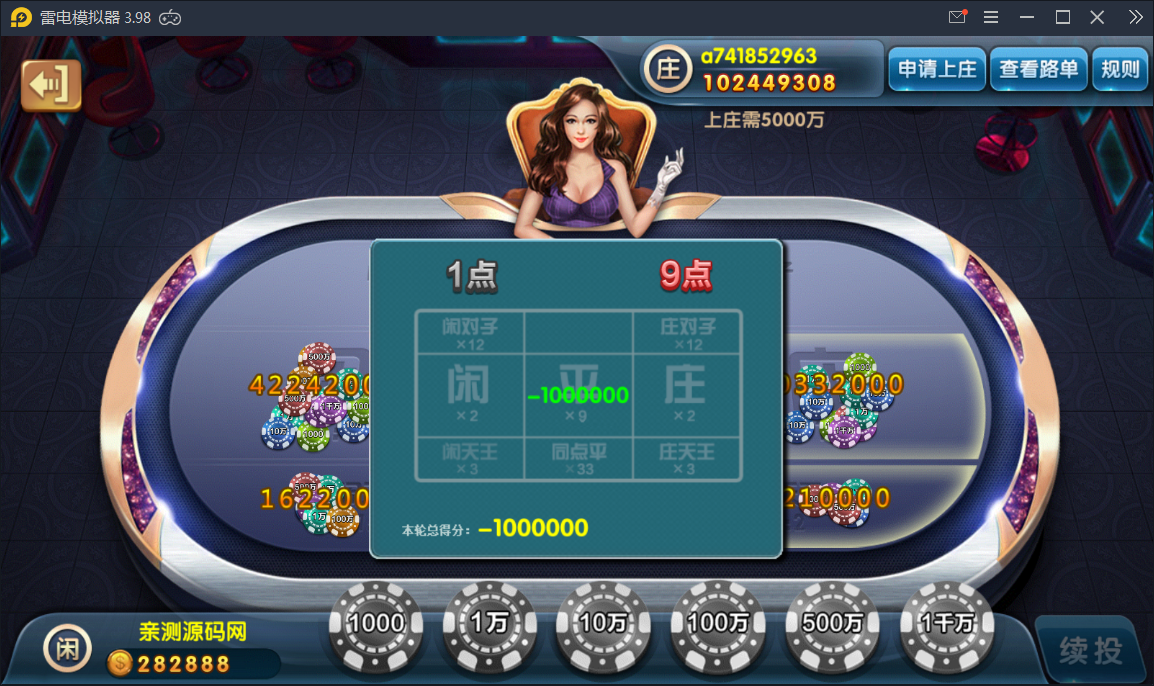This screenshot has width=1154, height=686.
Task: Apply to become banker with 申请上庄
Action: point(937,69)
